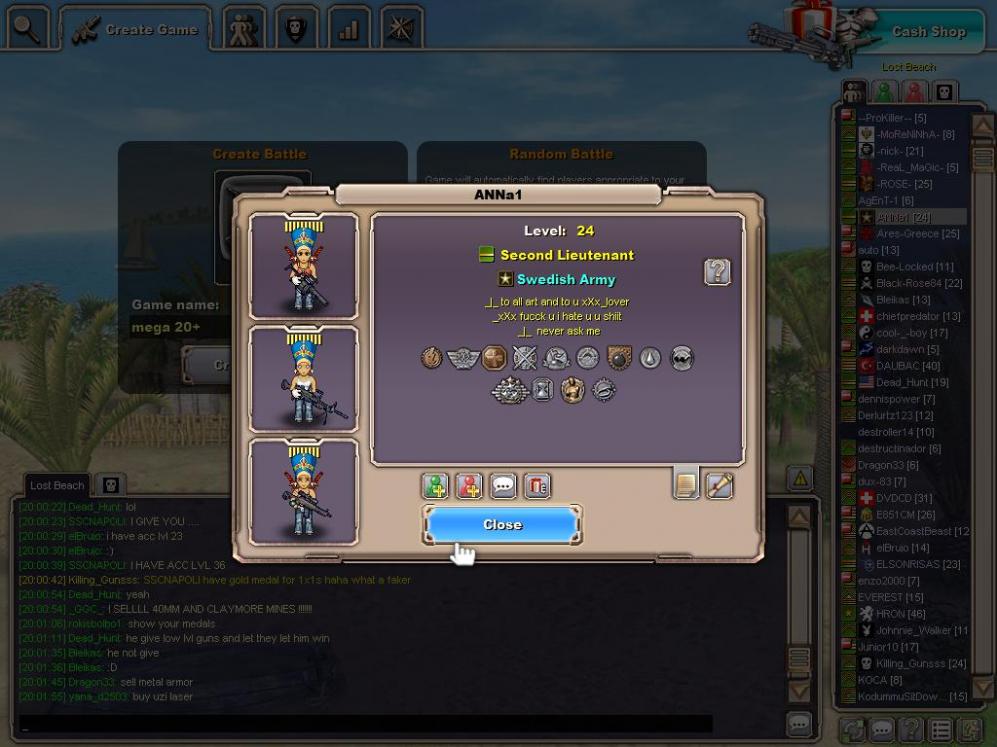Click the red person add-enemy icon
This screenshot has width=997, height=747.
click(469, 486)
